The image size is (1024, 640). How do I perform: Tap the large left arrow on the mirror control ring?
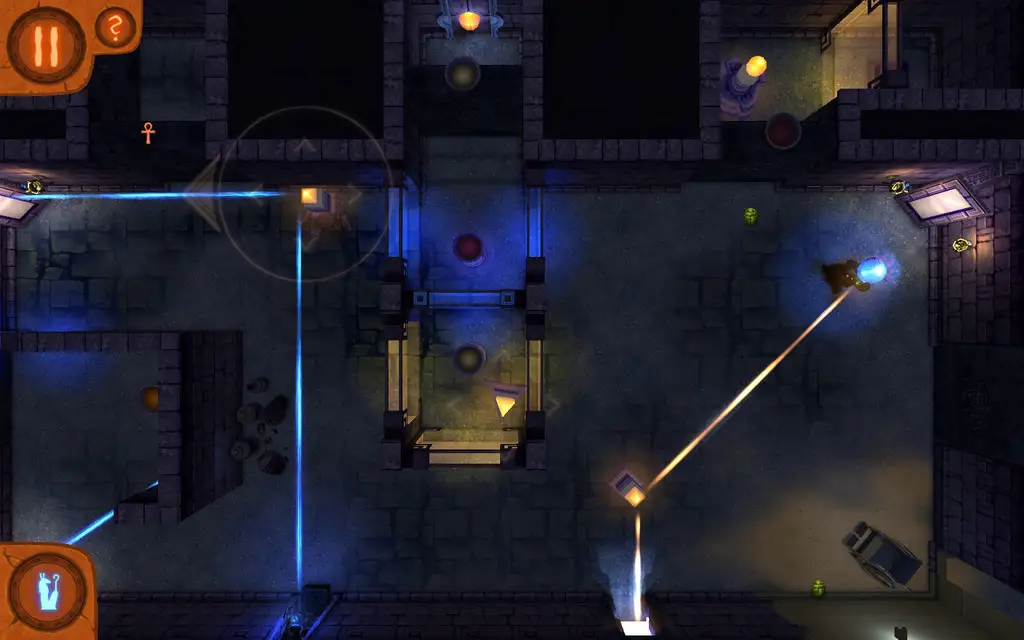click(x=203, y=194)
